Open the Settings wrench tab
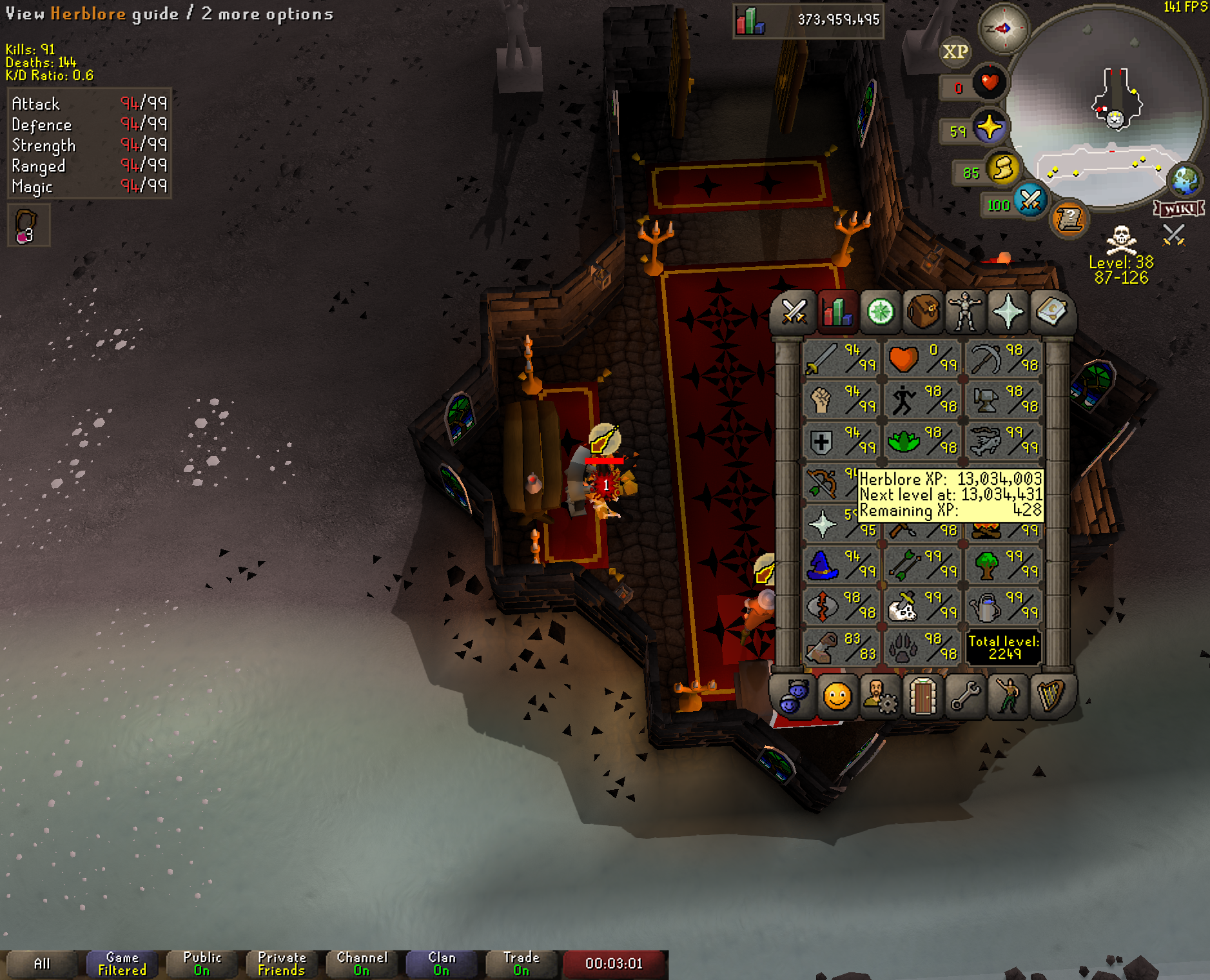Screen dimensions: 1210x980 click(x=965, y=696)
